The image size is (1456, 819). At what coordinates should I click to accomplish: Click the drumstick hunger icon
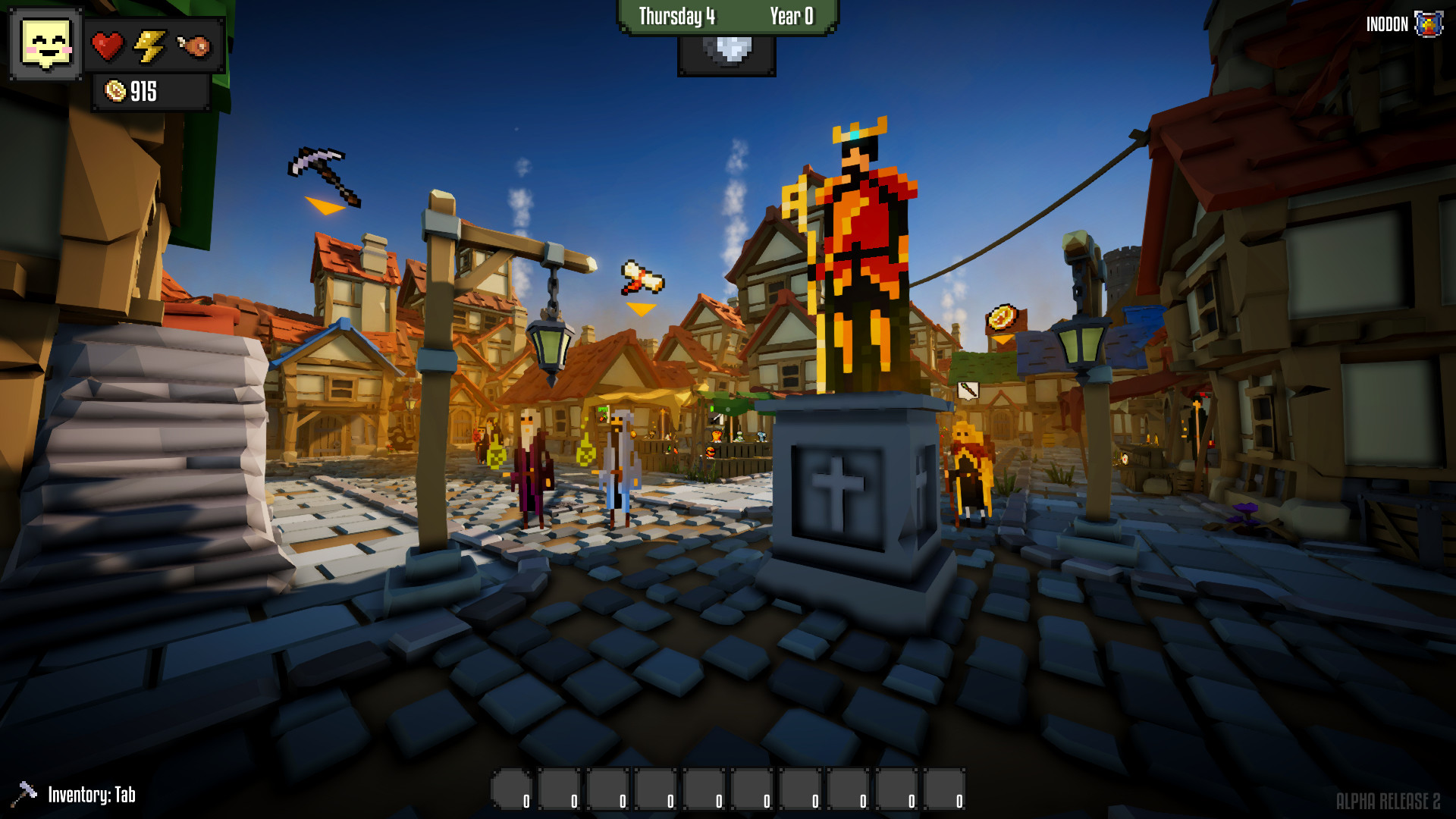pyautogui.click(x=194, y=45)
